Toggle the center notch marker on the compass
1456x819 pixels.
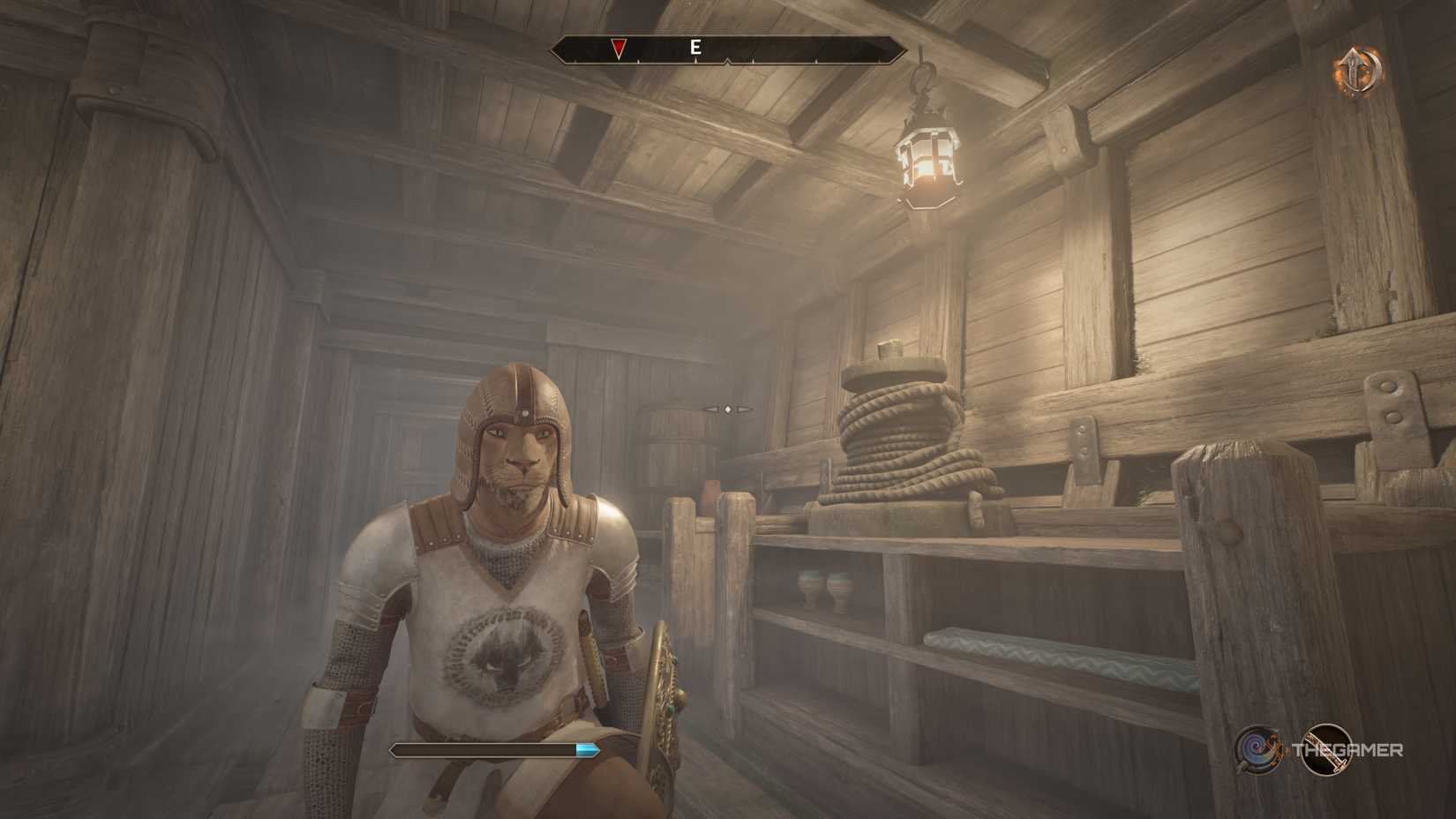pyautogui.click(x=727, y=61)
